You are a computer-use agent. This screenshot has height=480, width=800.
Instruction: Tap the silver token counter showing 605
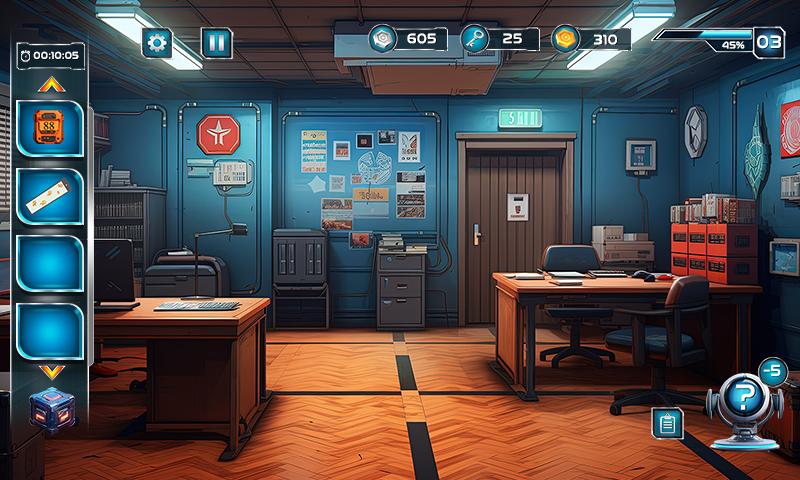[x=405, y=39]
